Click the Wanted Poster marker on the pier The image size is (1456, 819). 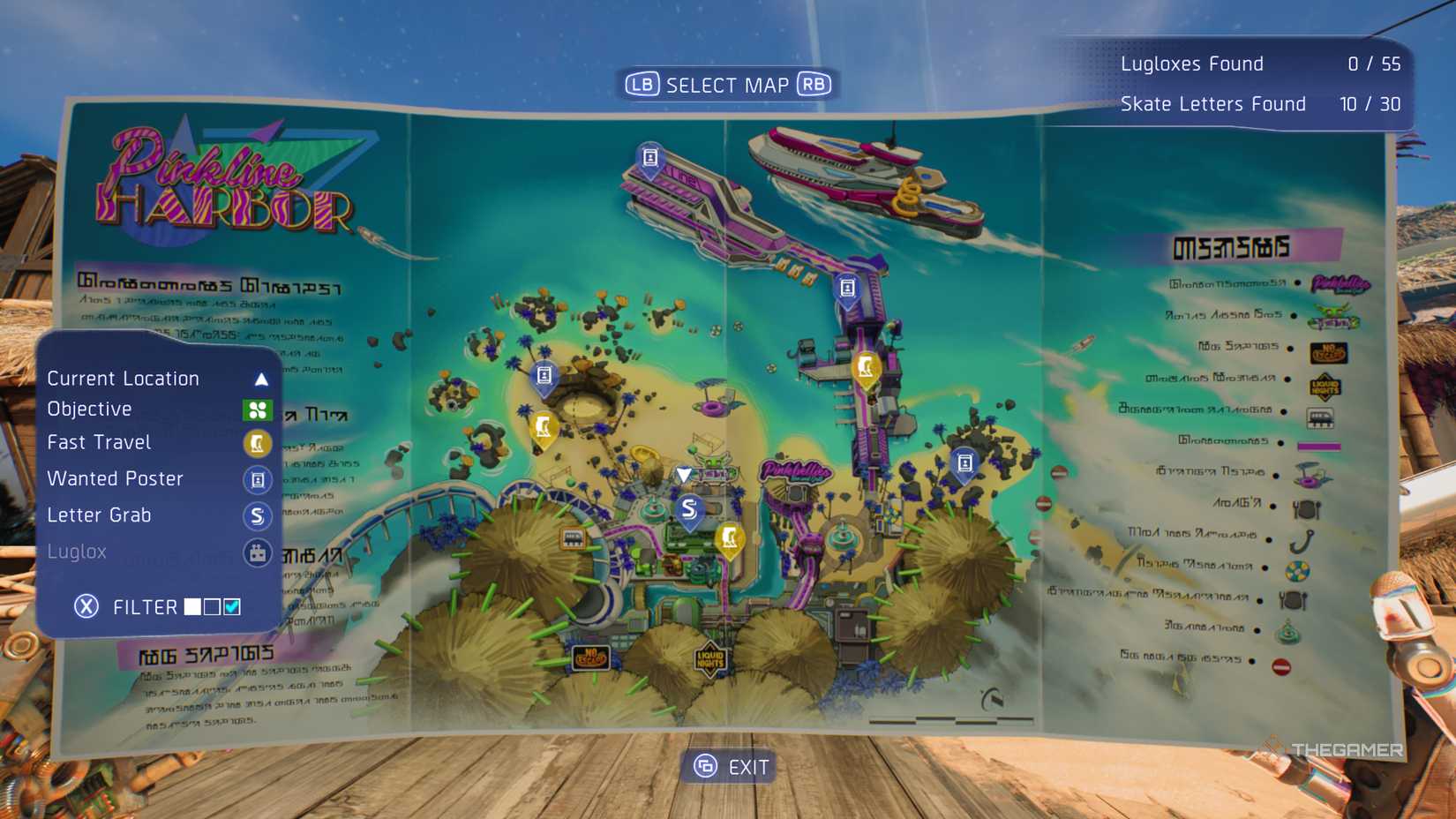(x=850, y=287)
